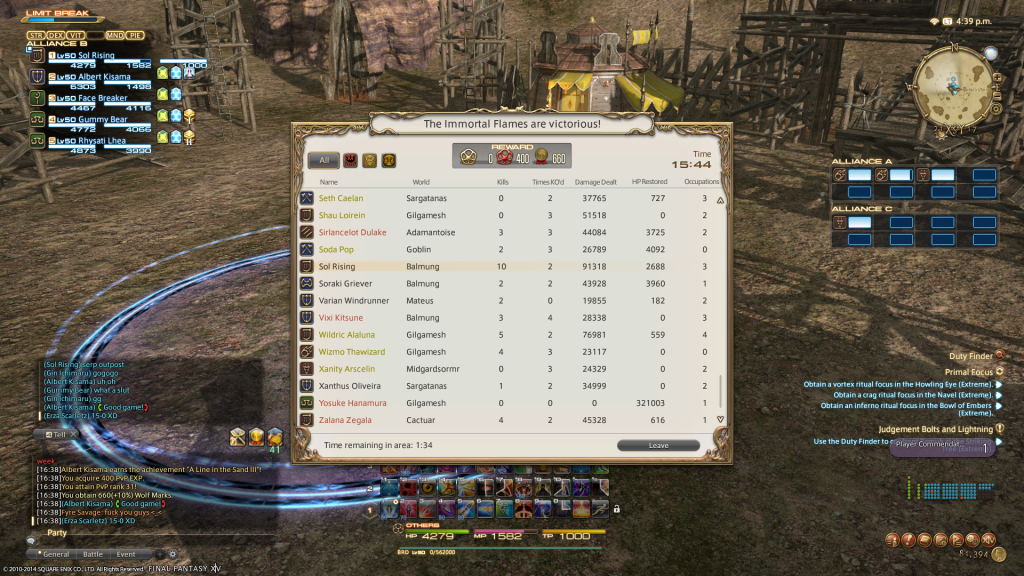Open the Player Commendation notification
Viewport: 1024px width, 576px height.
940,447
